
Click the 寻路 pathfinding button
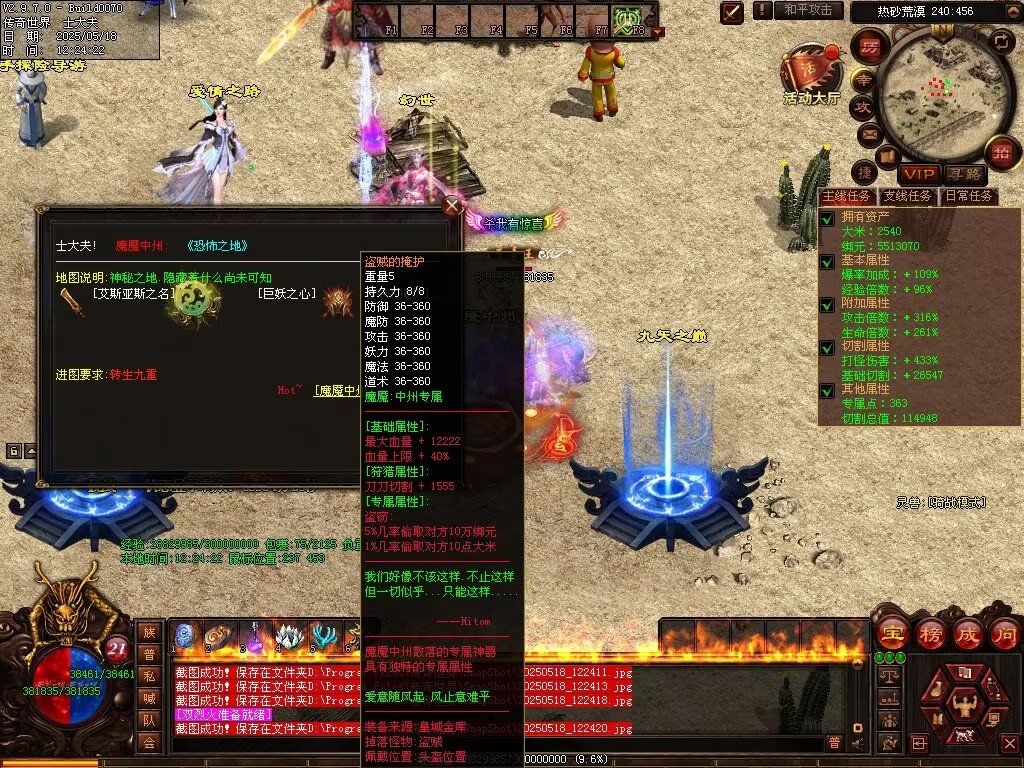tap(963, 175)
